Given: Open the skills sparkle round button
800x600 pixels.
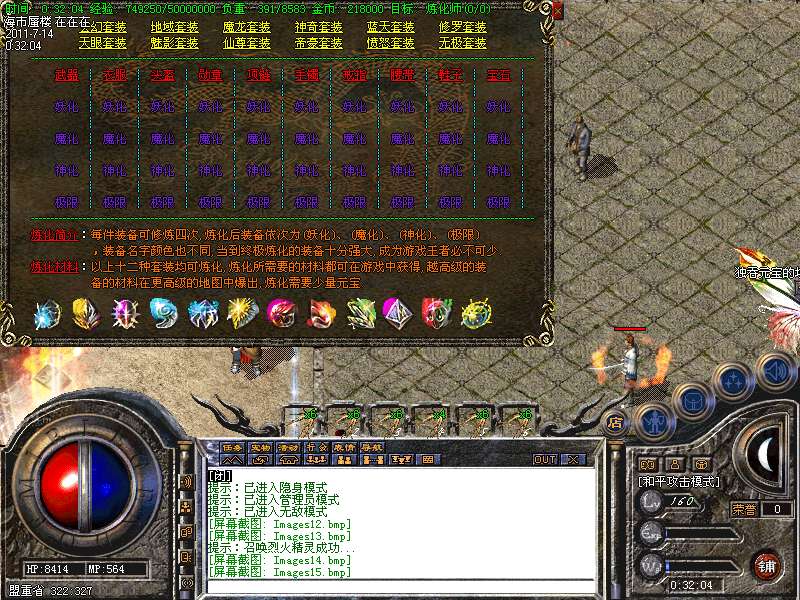Looking at the screenshot, I should point(735,380).
